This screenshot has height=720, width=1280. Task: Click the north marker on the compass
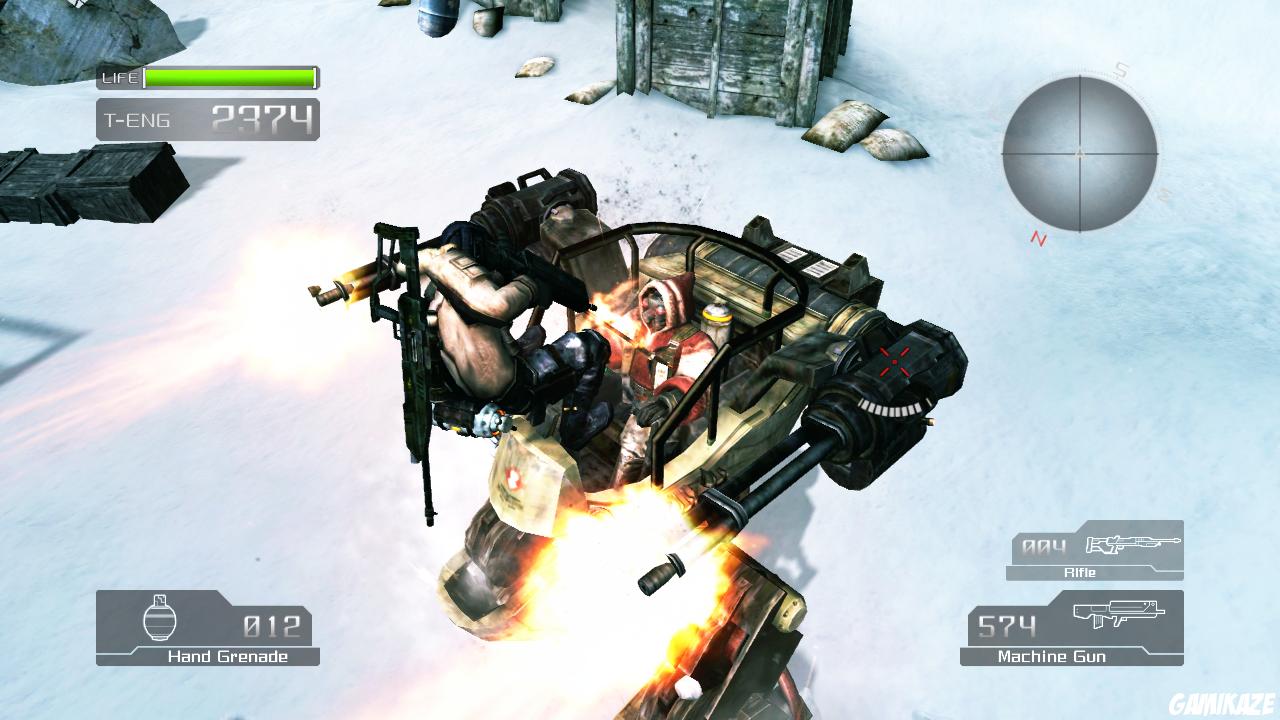click(x=1035, y=237)
